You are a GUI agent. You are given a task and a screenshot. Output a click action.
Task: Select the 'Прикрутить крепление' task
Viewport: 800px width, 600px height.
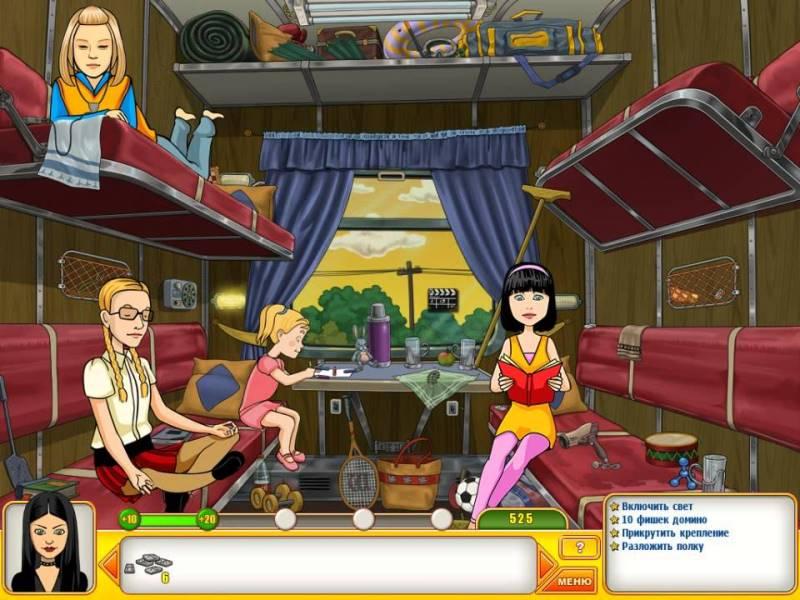674,533
